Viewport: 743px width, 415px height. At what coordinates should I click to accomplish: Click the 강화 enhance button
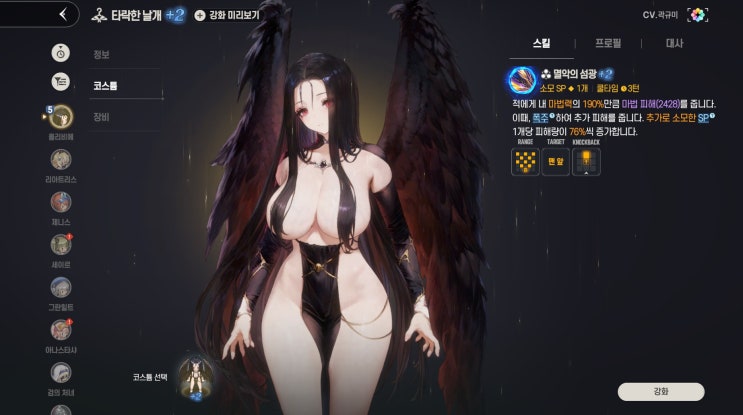[660, 391]
